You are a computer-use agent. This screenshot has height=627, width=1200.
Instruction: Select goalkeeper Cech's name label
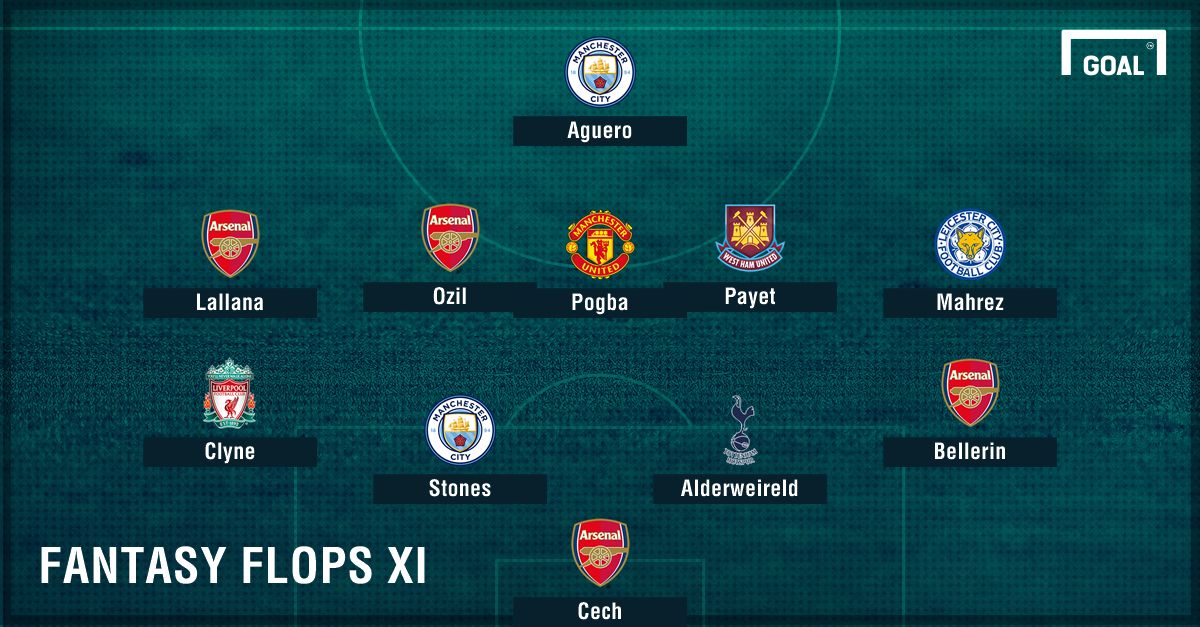[x=599, y=611]
